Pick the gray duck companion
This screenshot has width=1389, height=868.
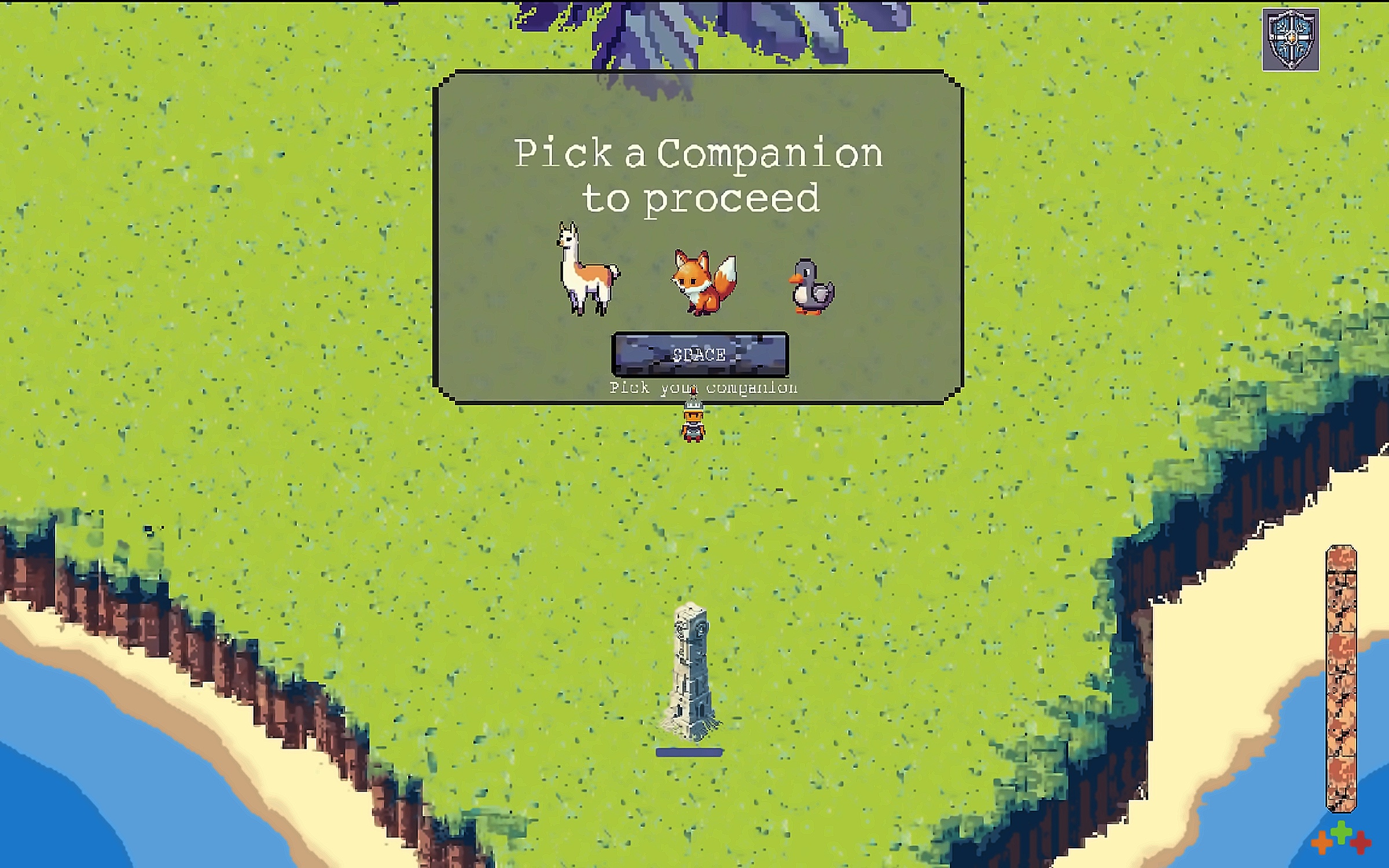[x=812, y=288]
